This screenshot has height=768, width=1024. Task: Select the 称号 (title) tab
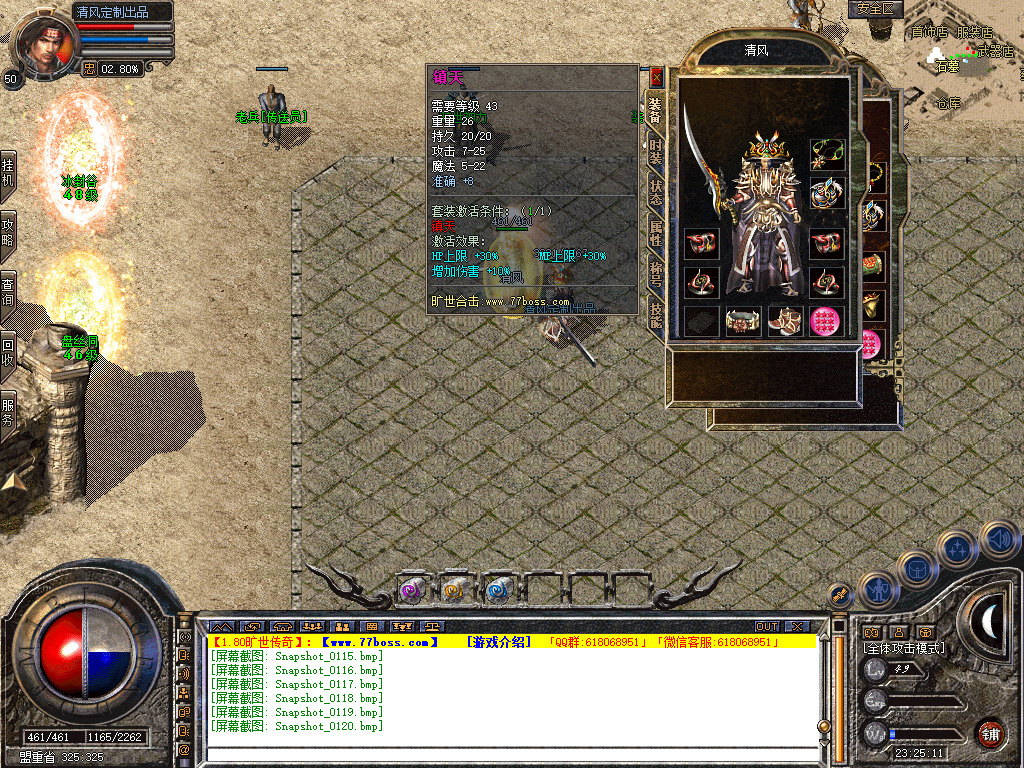click(656, 275)
